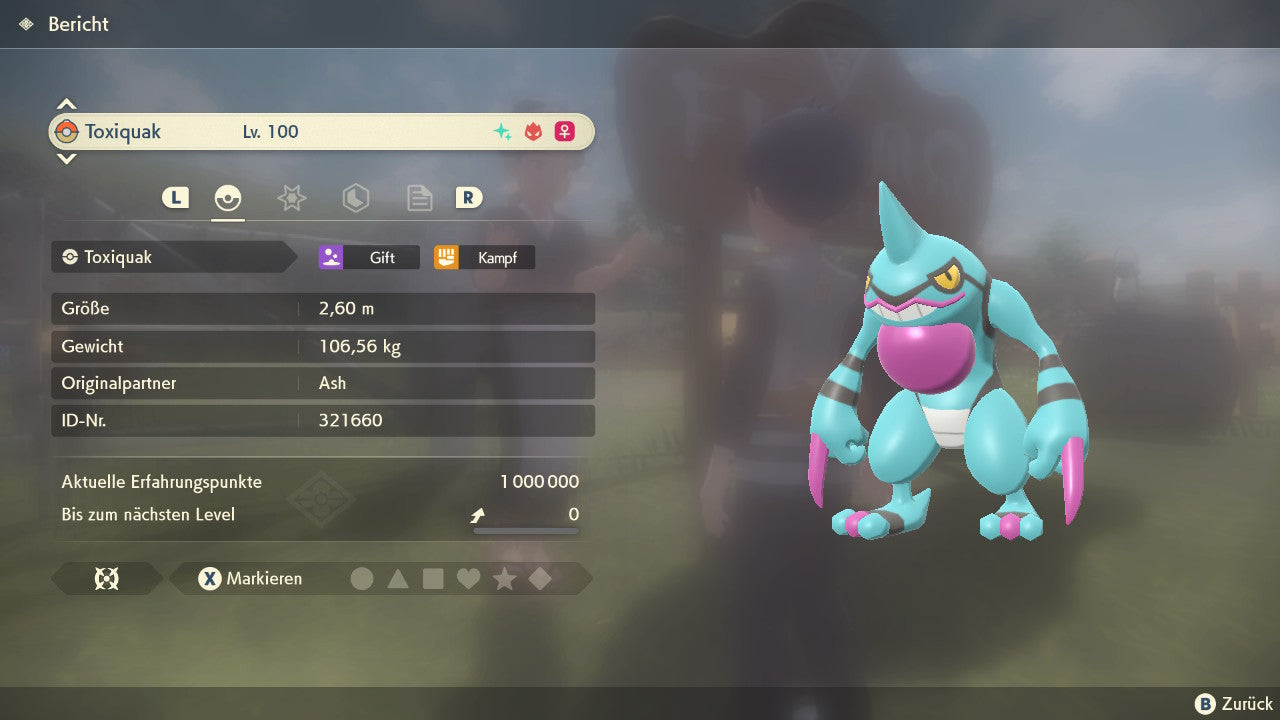Toggle the star marking
The height and width of the screenshot is (720, 1280).
pos(504,579)
